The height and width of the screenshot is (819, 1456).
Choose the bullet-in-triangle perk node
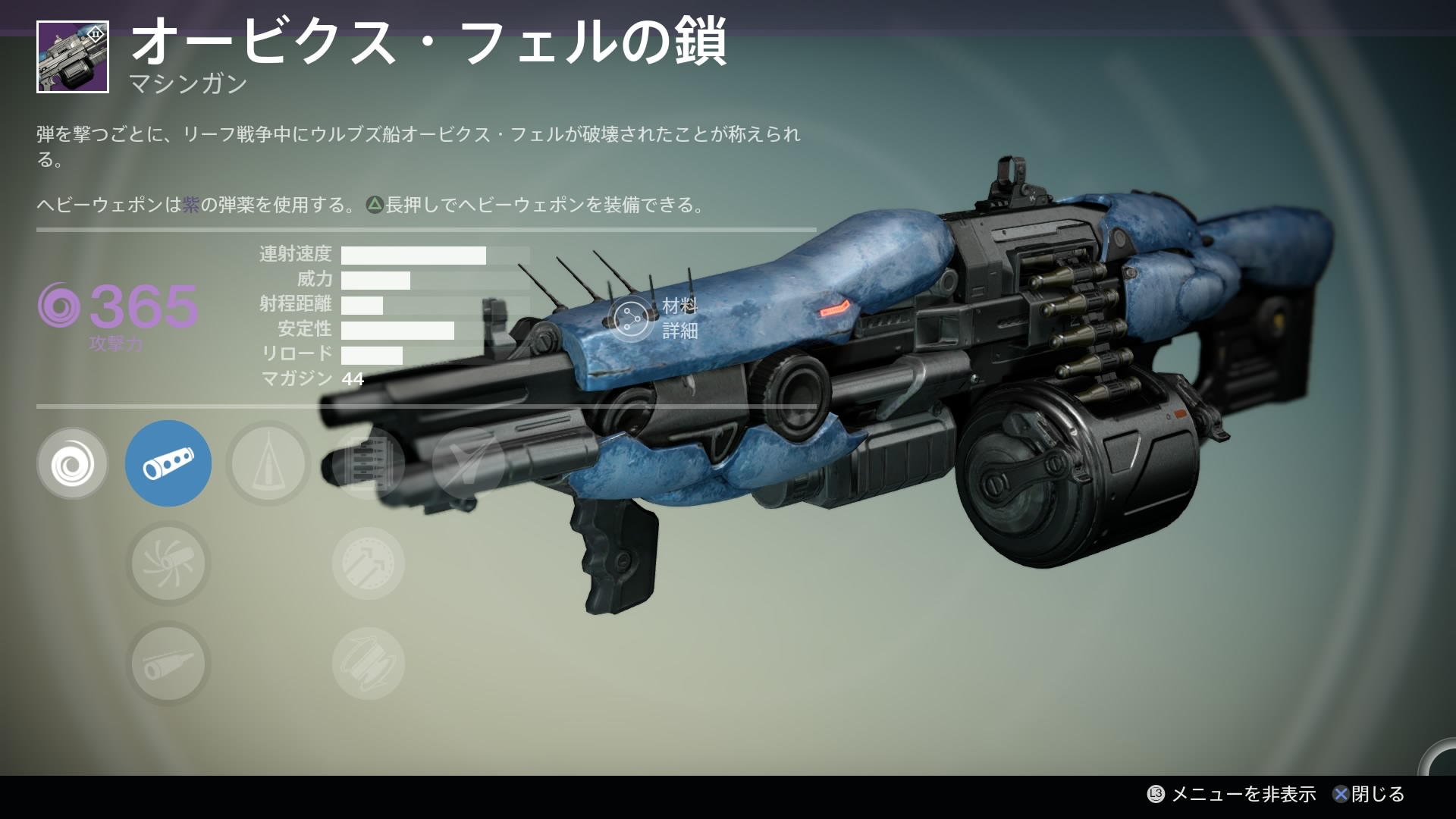[268, 463]
